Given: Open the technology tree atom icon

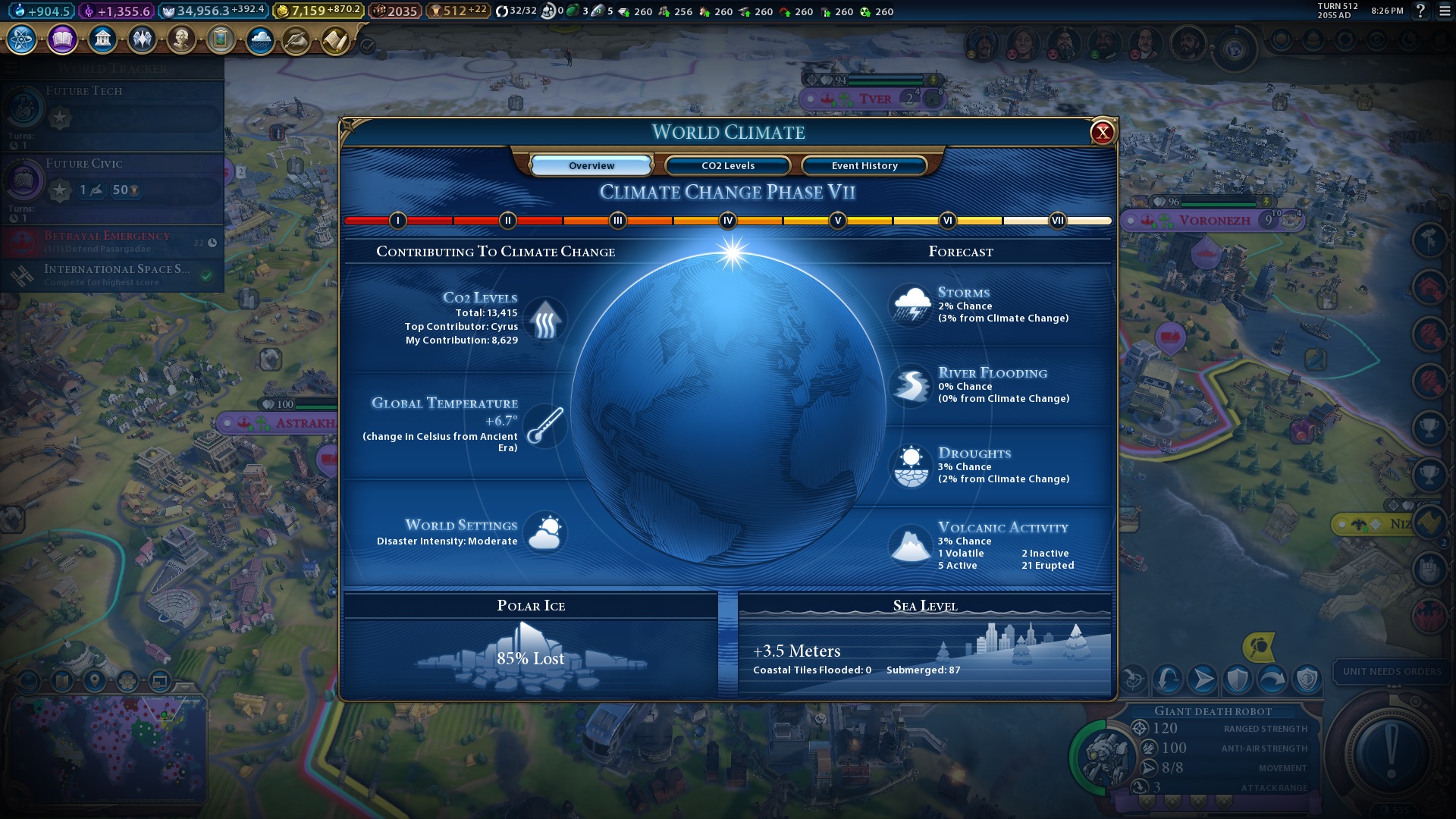Looking at the screenshot, I should 22,39.
